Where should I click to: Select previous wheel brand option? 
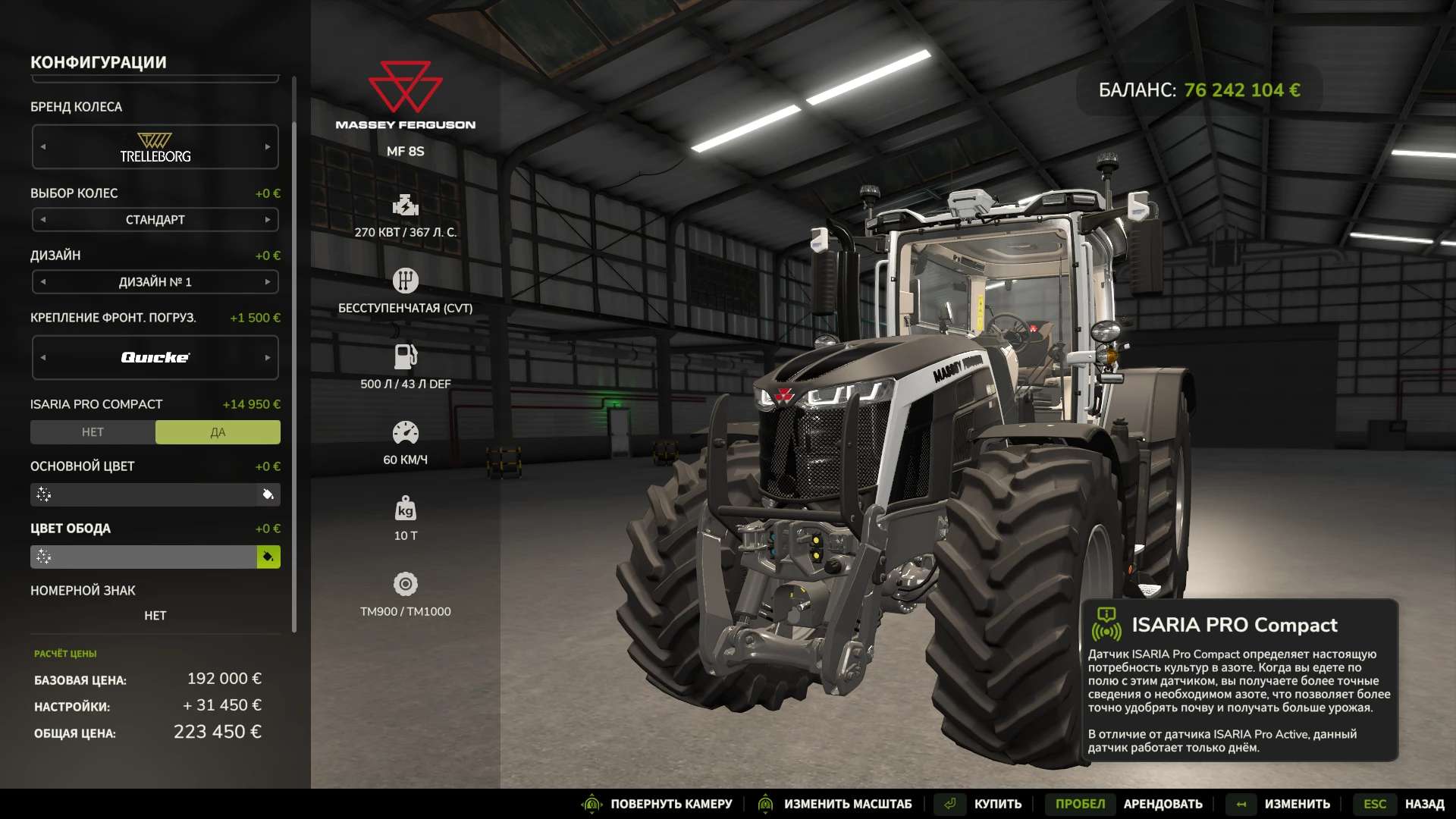point(43,147)
